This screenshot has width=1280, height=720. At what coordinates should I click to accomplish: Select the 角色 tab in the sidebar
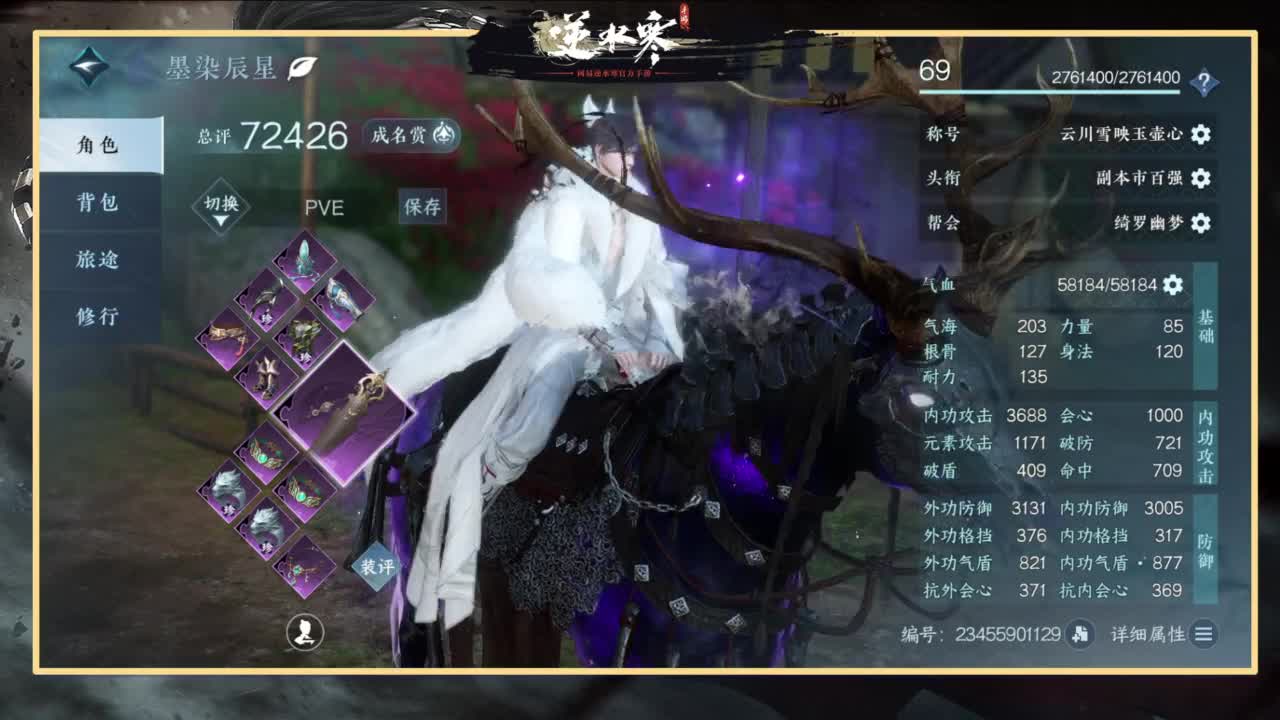(x=99, y=143)
